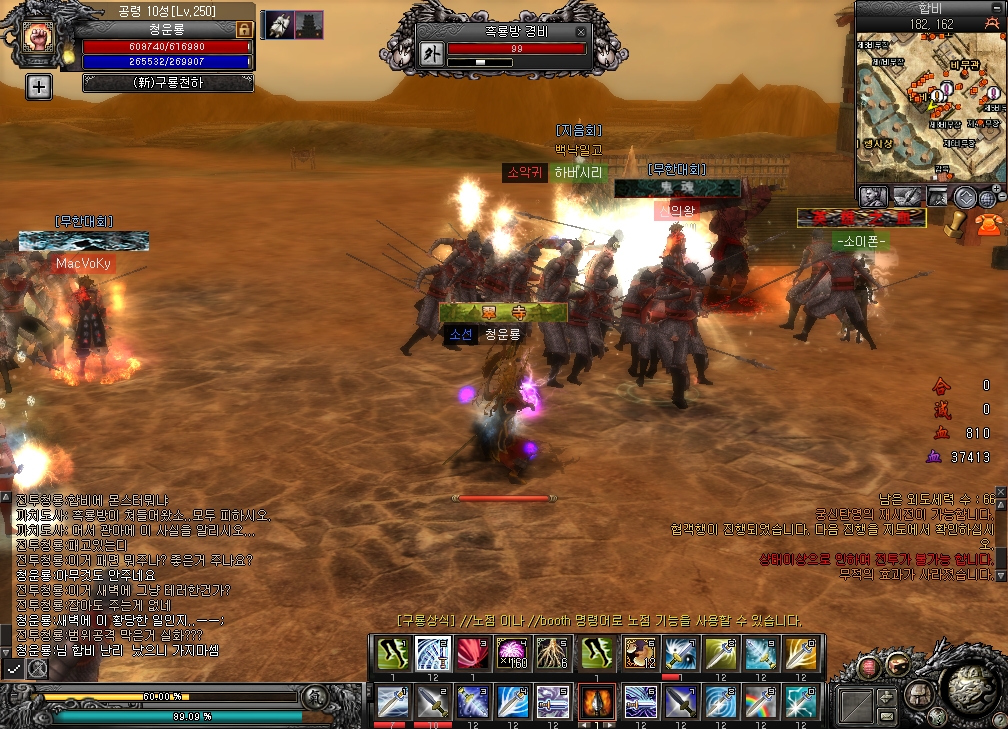The image size is (1008, 729).
Task: Click the plus button under the portrait
Action: pyautogui.click(x=39, y=87)
